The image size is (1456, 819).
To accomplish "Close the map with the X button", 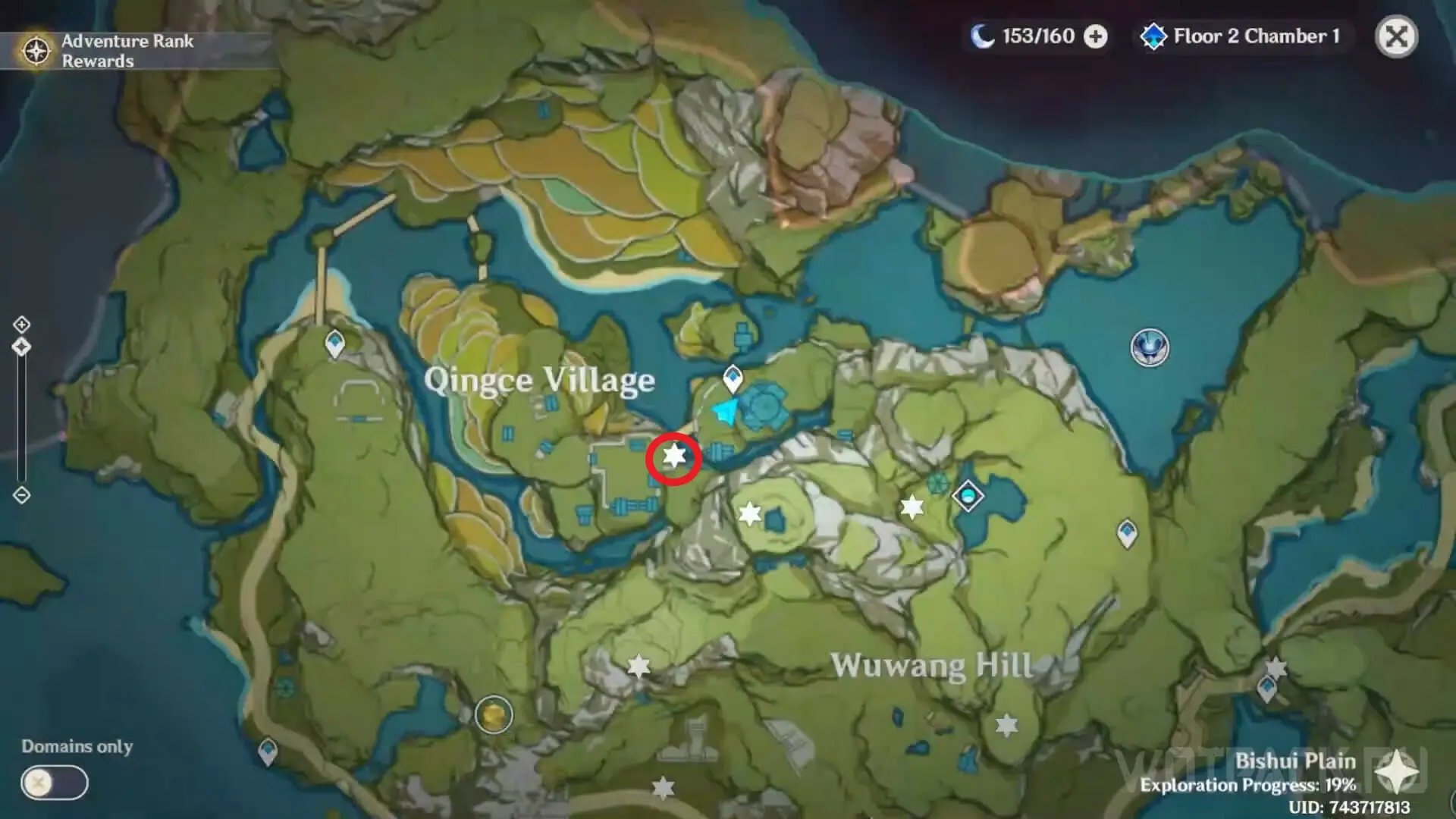I will [1396, 36].
